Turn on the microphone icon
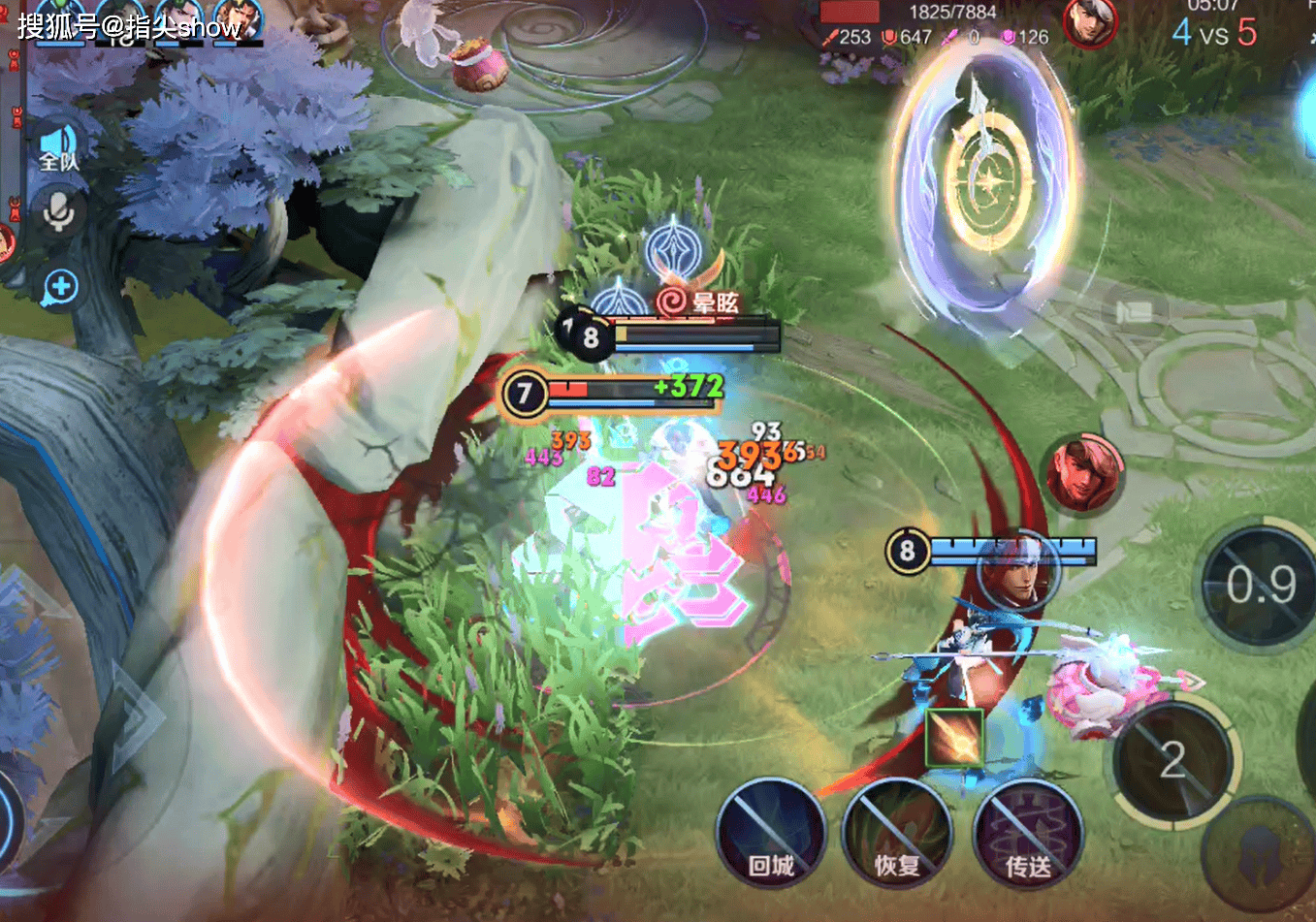The image size is (1316, 922). pos(60,213)
